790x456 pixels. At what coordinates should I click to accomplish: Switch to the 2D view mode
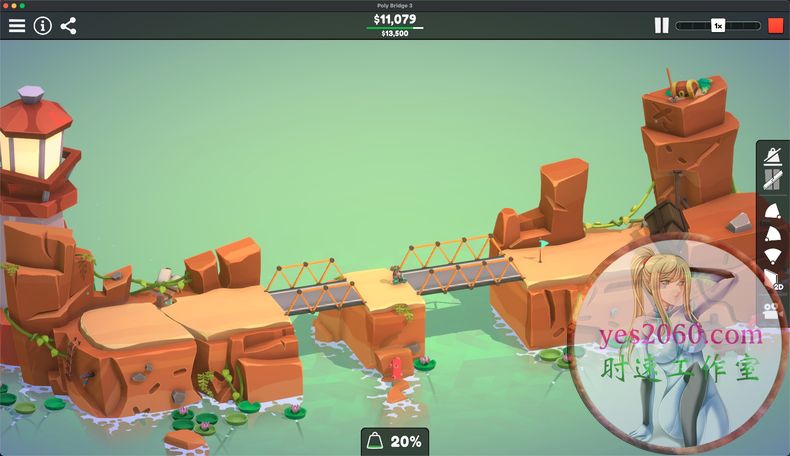(x=773, y=279)
